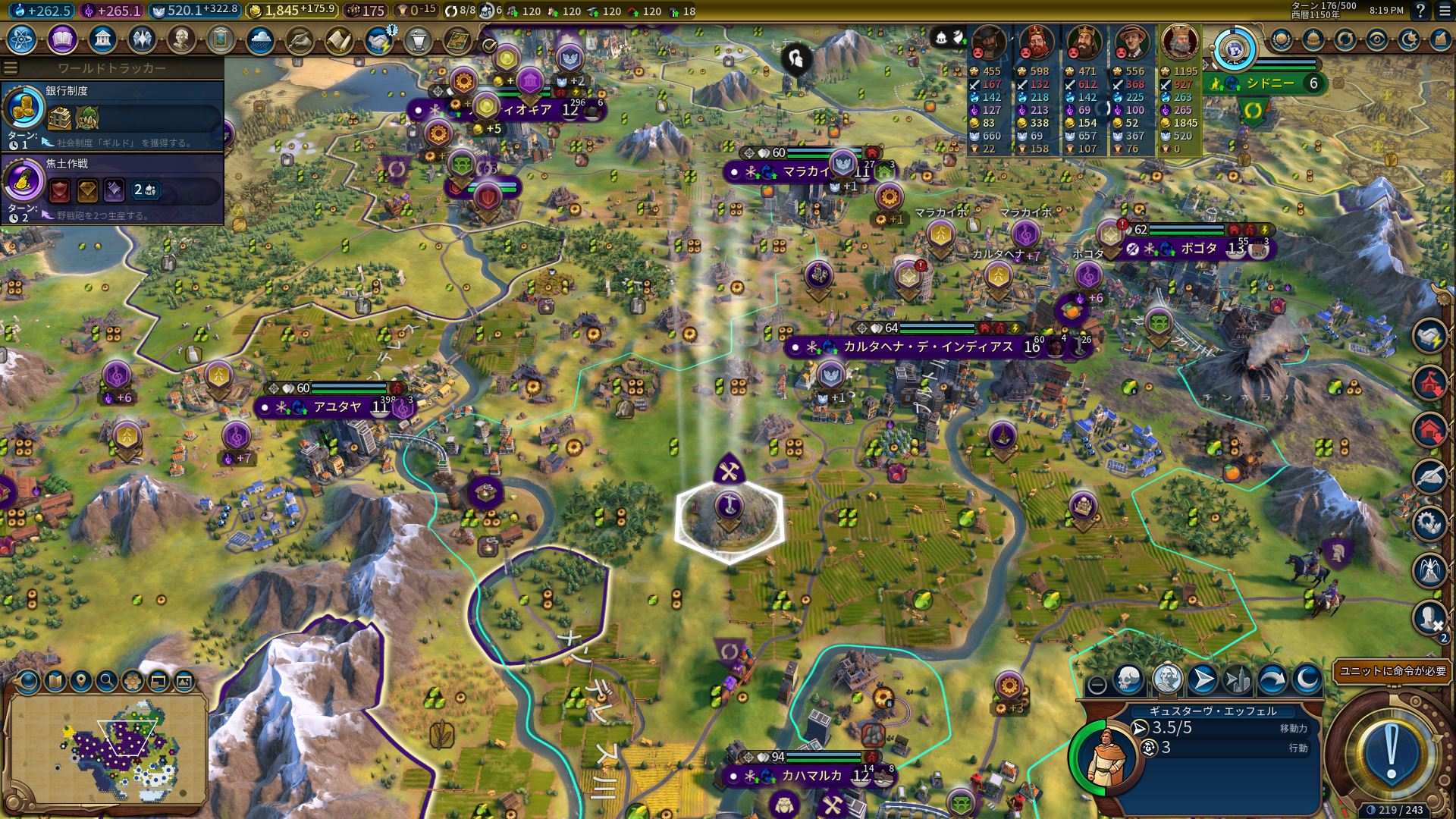1456x819 pixels.
Task: Open the help question mark button
Action: [x=1420, y=11]
